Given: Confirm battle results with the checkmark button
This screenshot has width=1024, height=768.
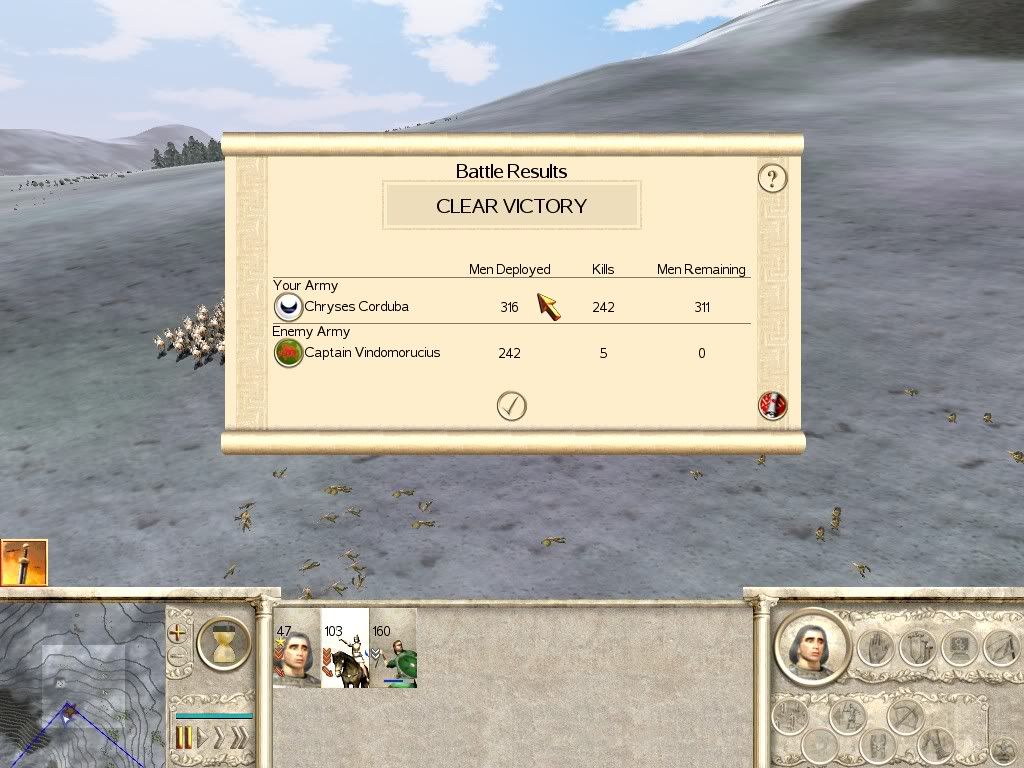Looking at the screenshot, I should 511,406.
